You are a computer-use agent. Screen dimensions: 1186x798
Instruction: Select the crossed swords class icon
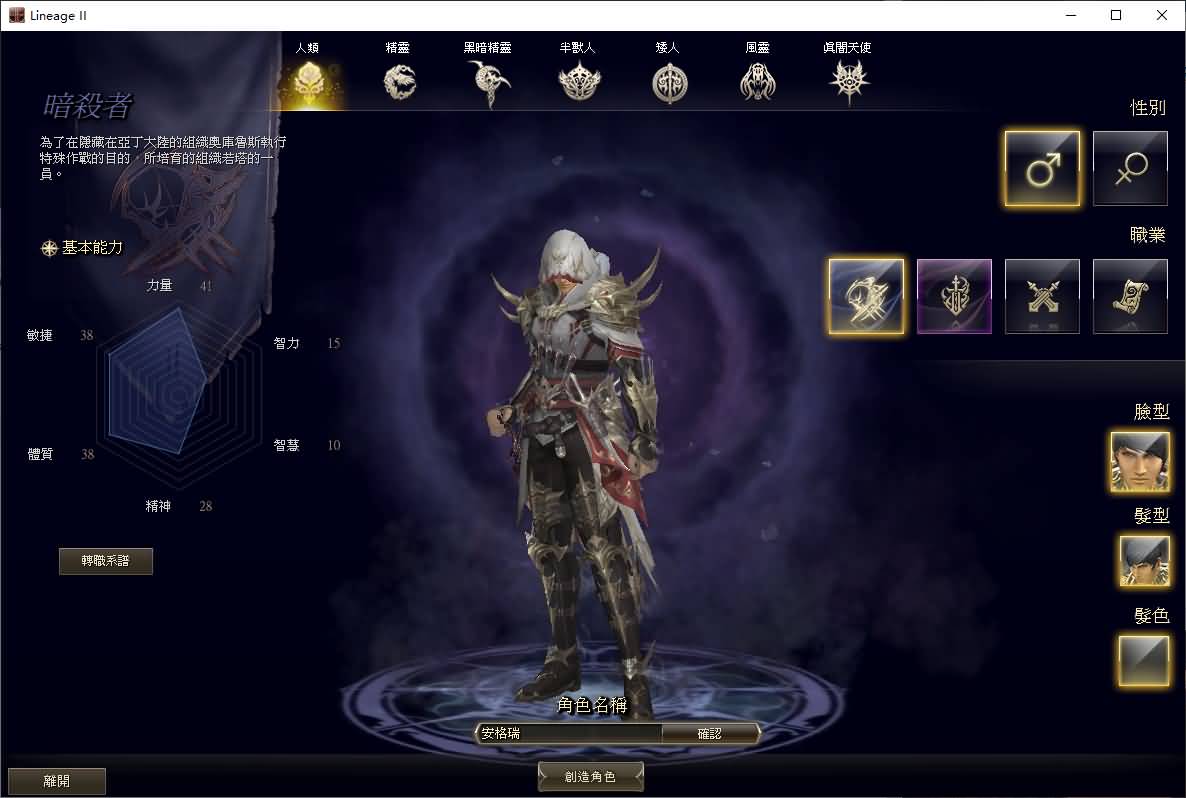1042,296
